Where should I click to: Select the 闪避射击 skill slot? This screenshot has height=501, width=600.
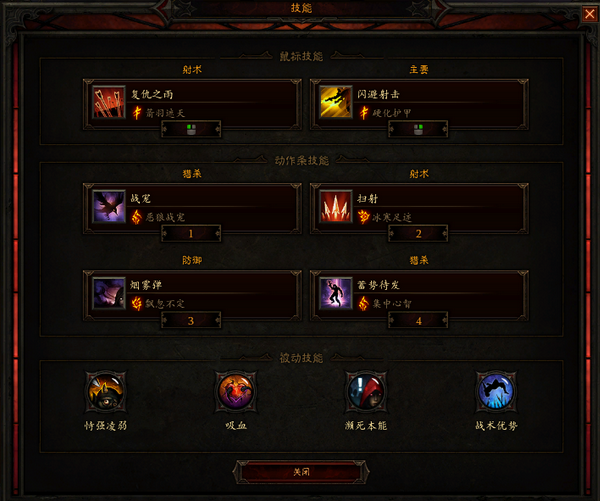(418, 103)
